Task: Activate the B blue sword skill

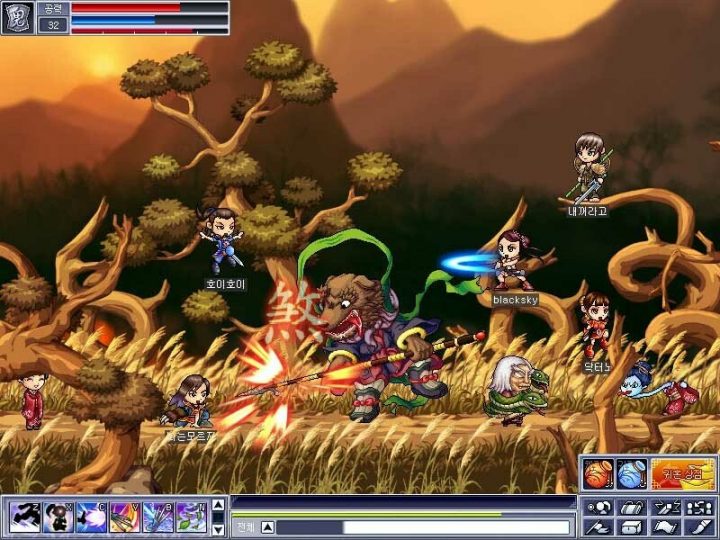Action: pos(158,516)
